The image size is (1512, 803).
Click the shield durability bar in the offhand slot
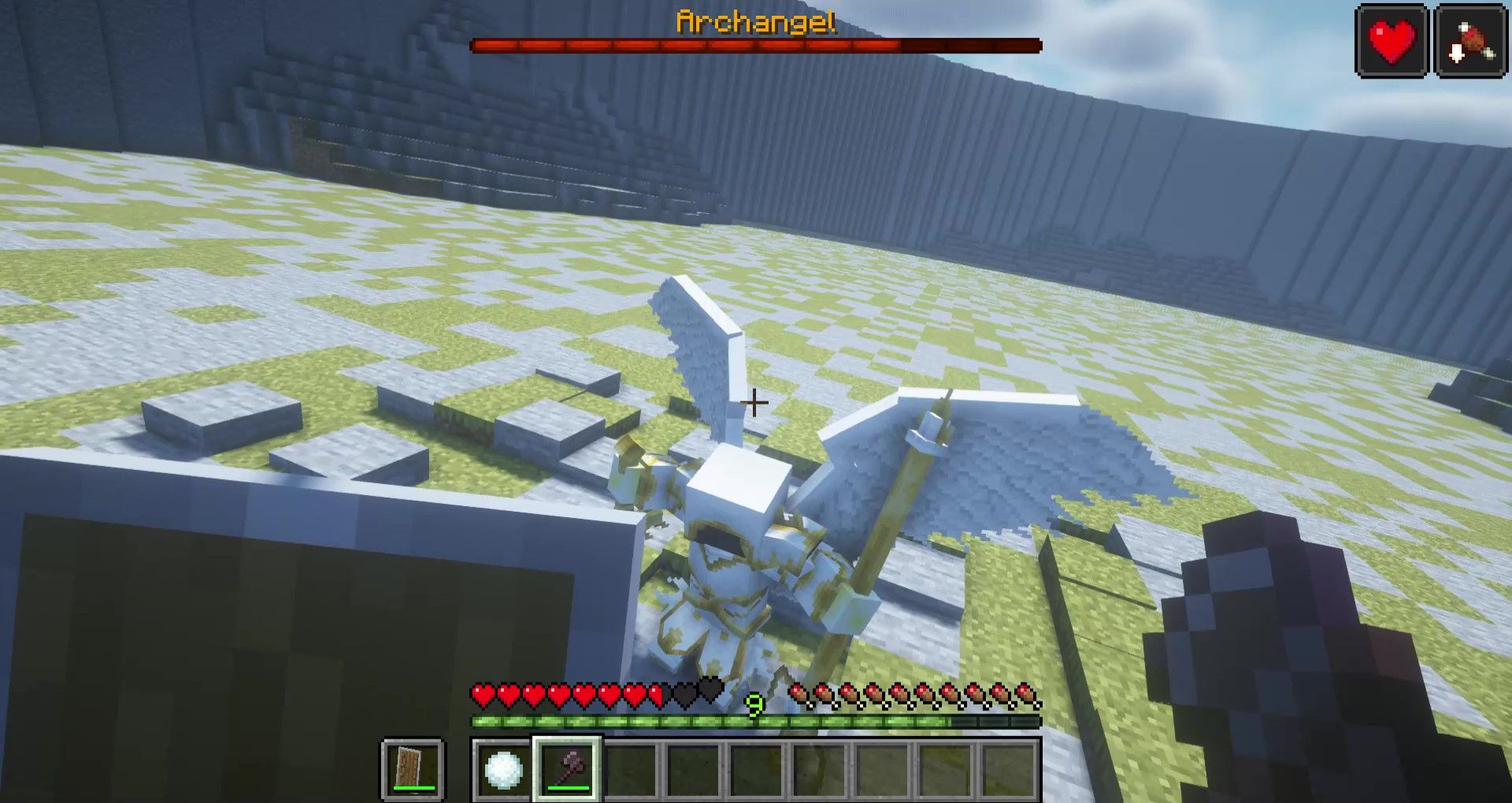tap(413, 788)
